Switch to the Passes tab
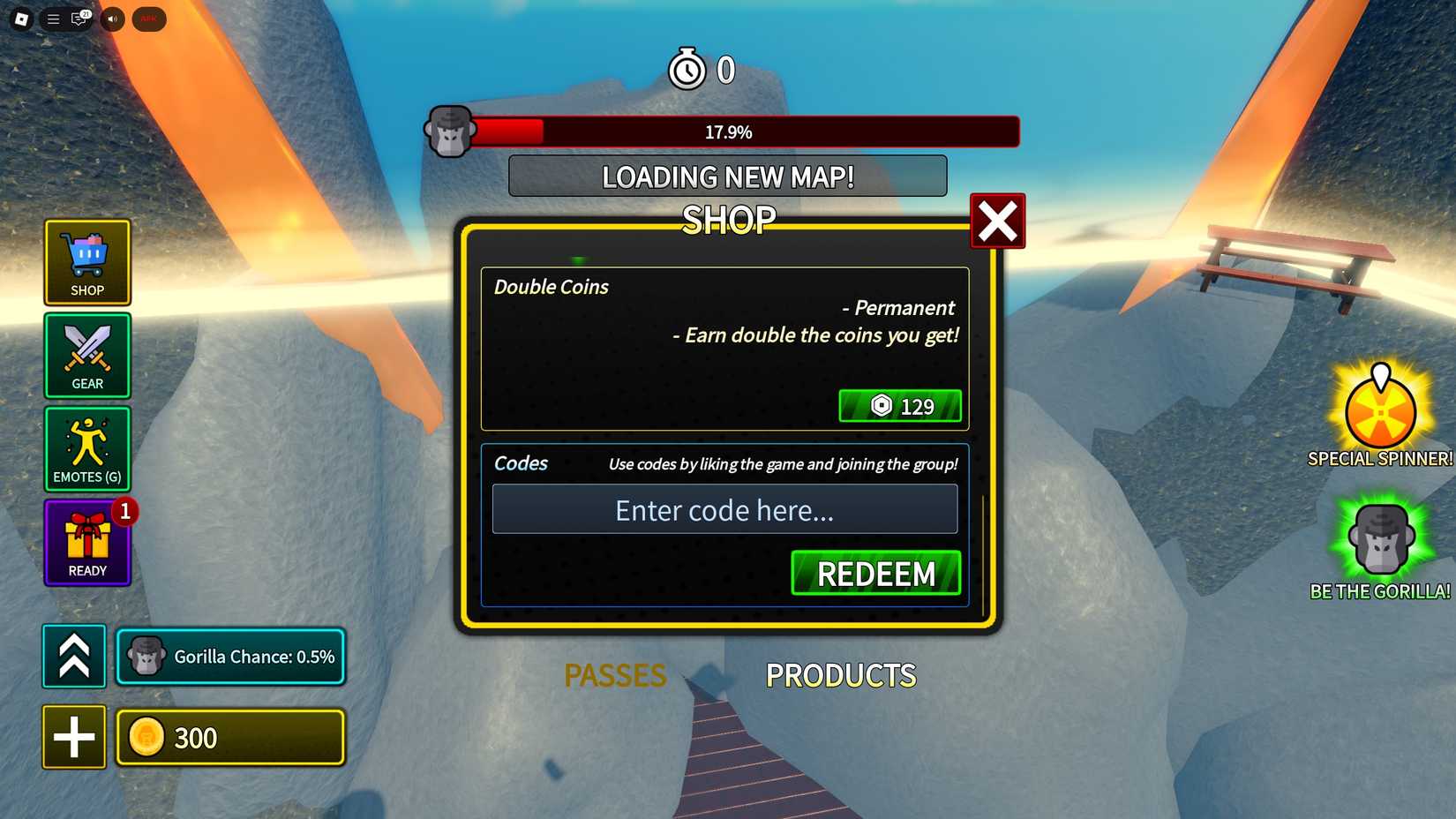The height and width of the screenshot is (819, 1456). point(615,675)
